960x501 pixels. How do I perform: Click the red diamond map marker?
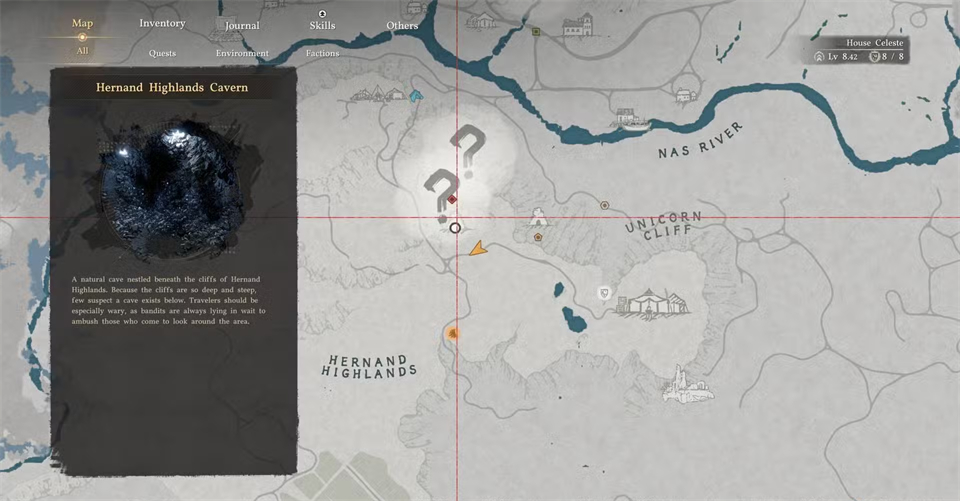tap(452, 199)
